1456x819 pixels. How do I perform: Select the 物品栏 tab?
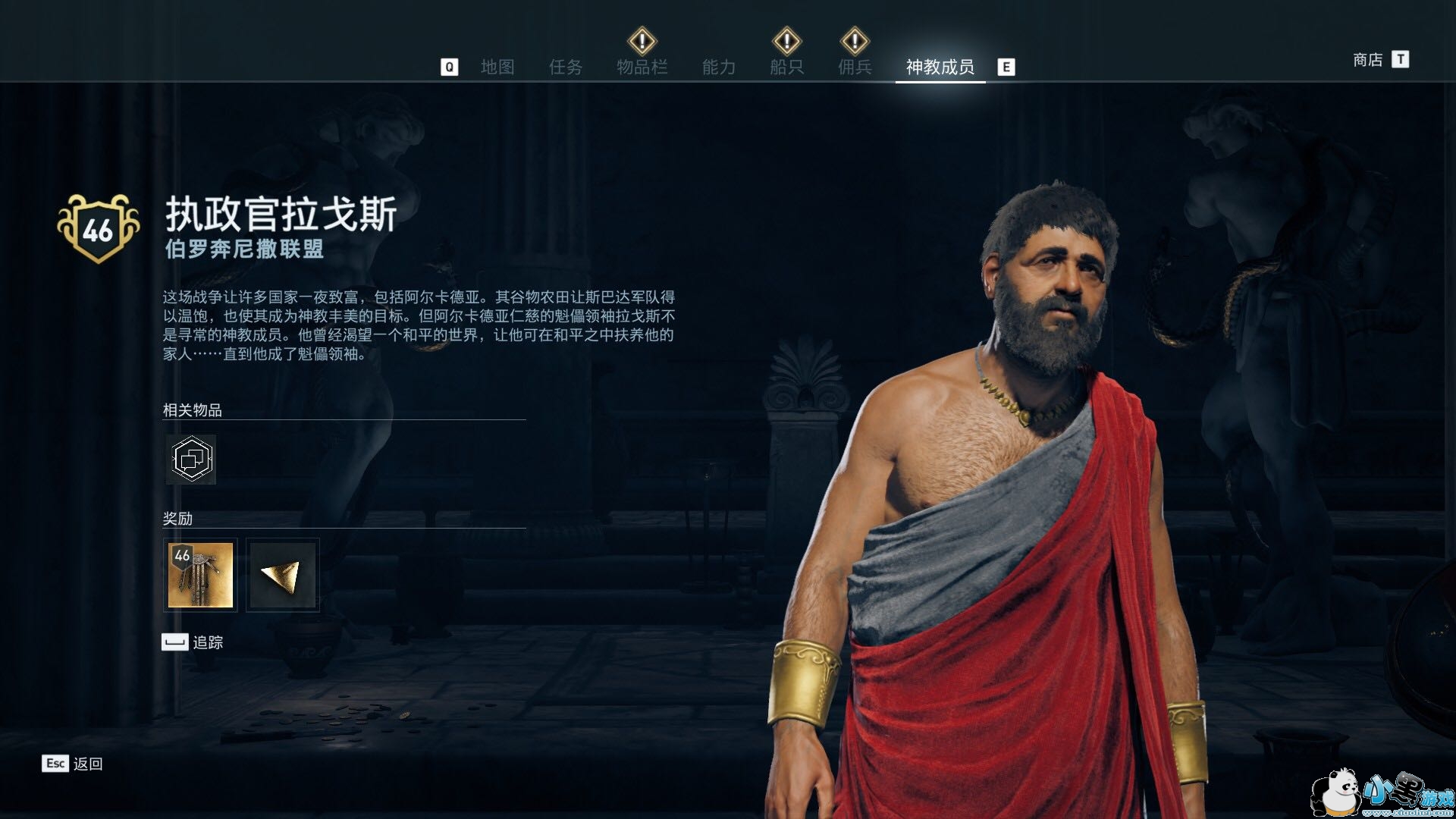[x=642, y=67]
